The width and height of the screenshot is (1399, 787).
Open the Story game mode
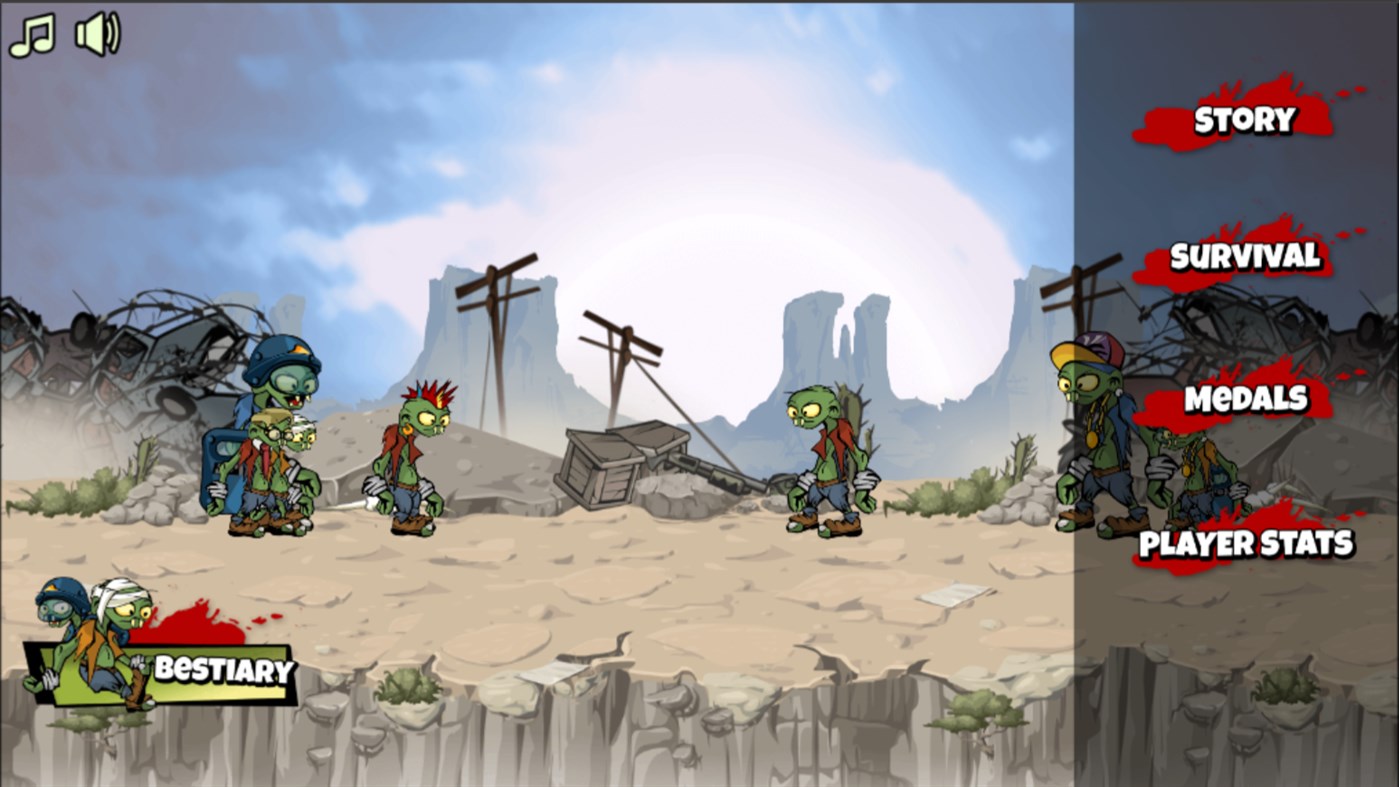click(1243, 120)
